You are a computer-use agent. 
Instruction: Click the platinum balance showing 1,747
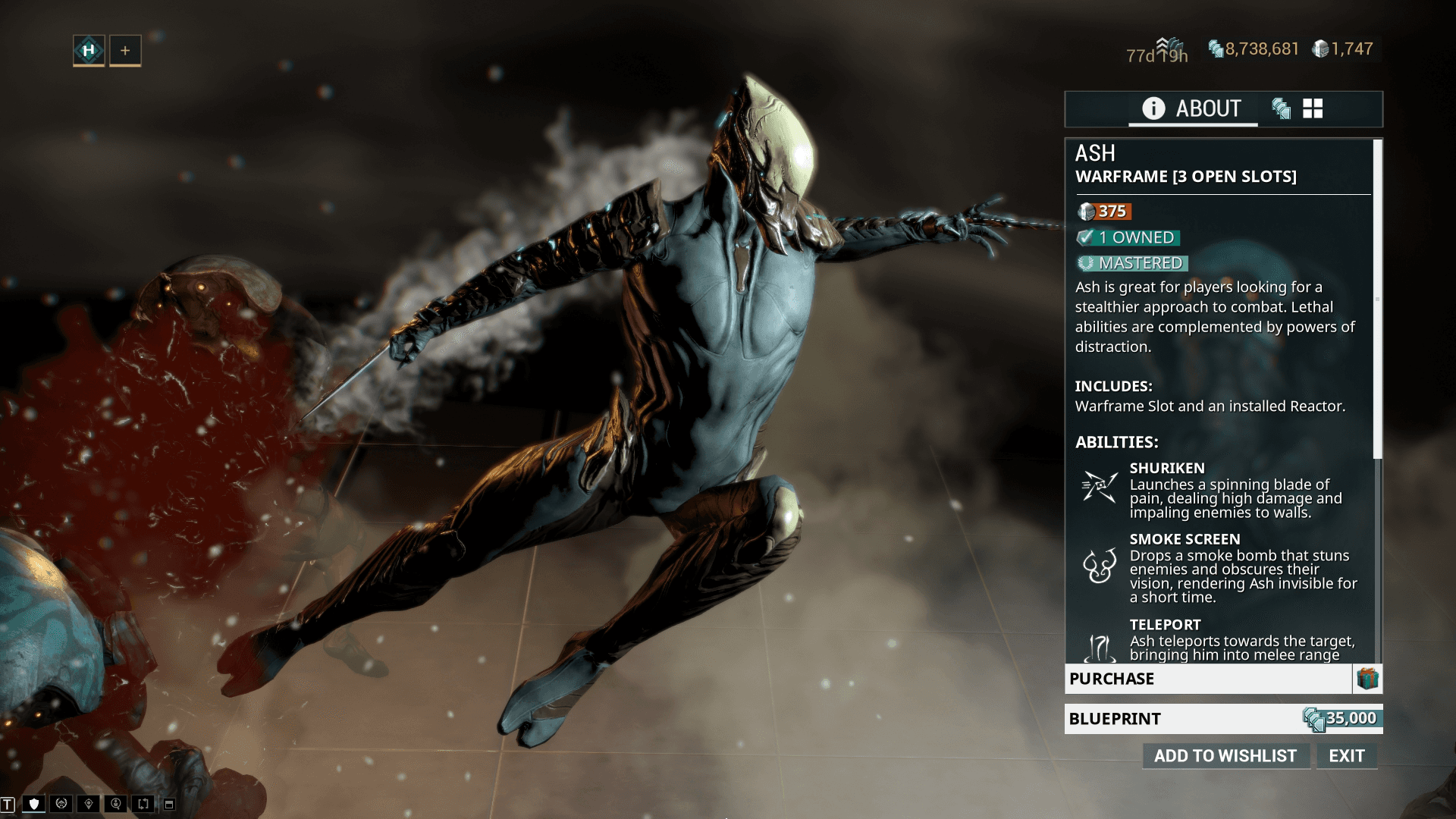1343,49
